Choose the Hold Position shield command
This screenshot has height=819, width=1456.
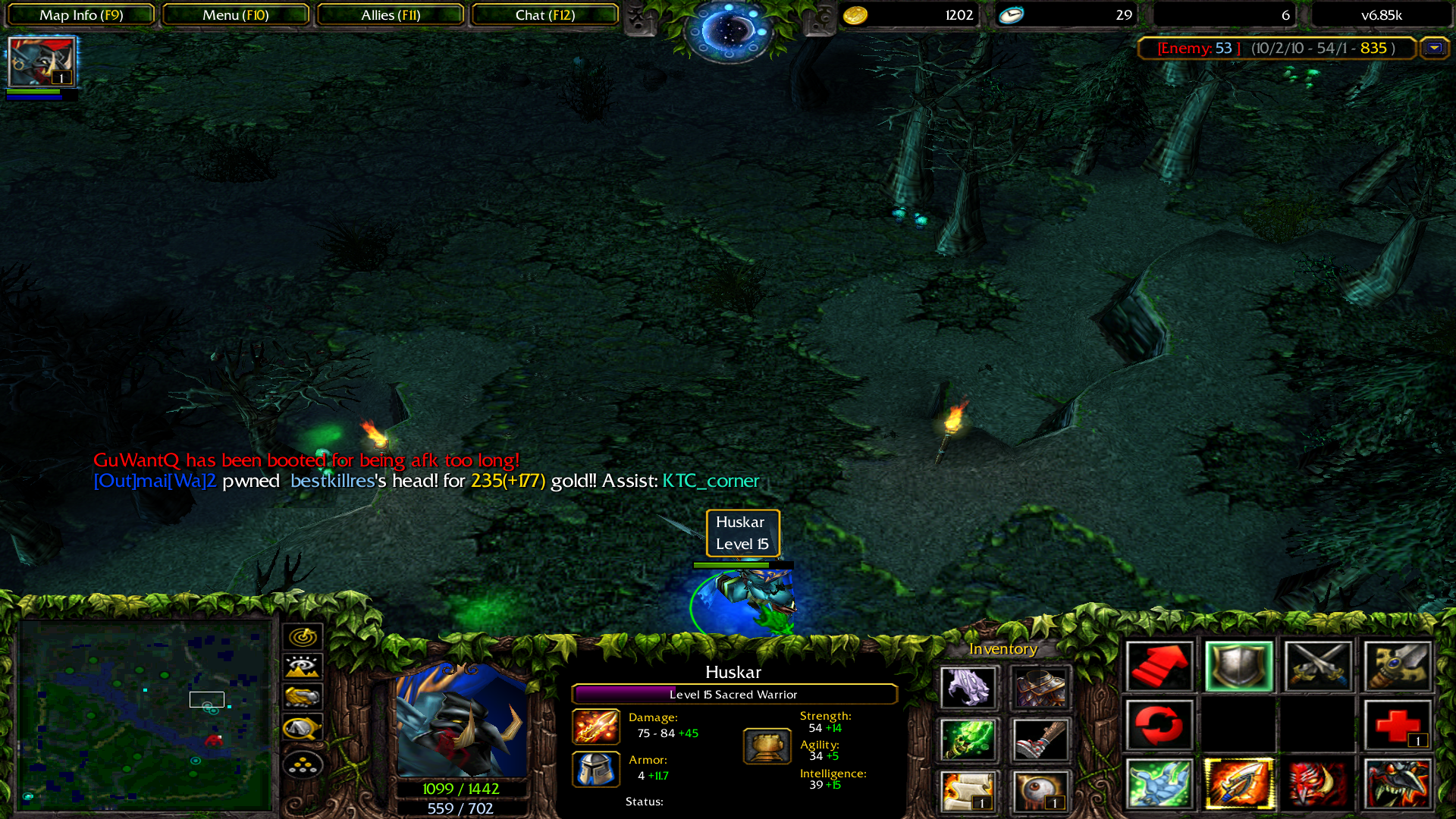coord(1238,667)
